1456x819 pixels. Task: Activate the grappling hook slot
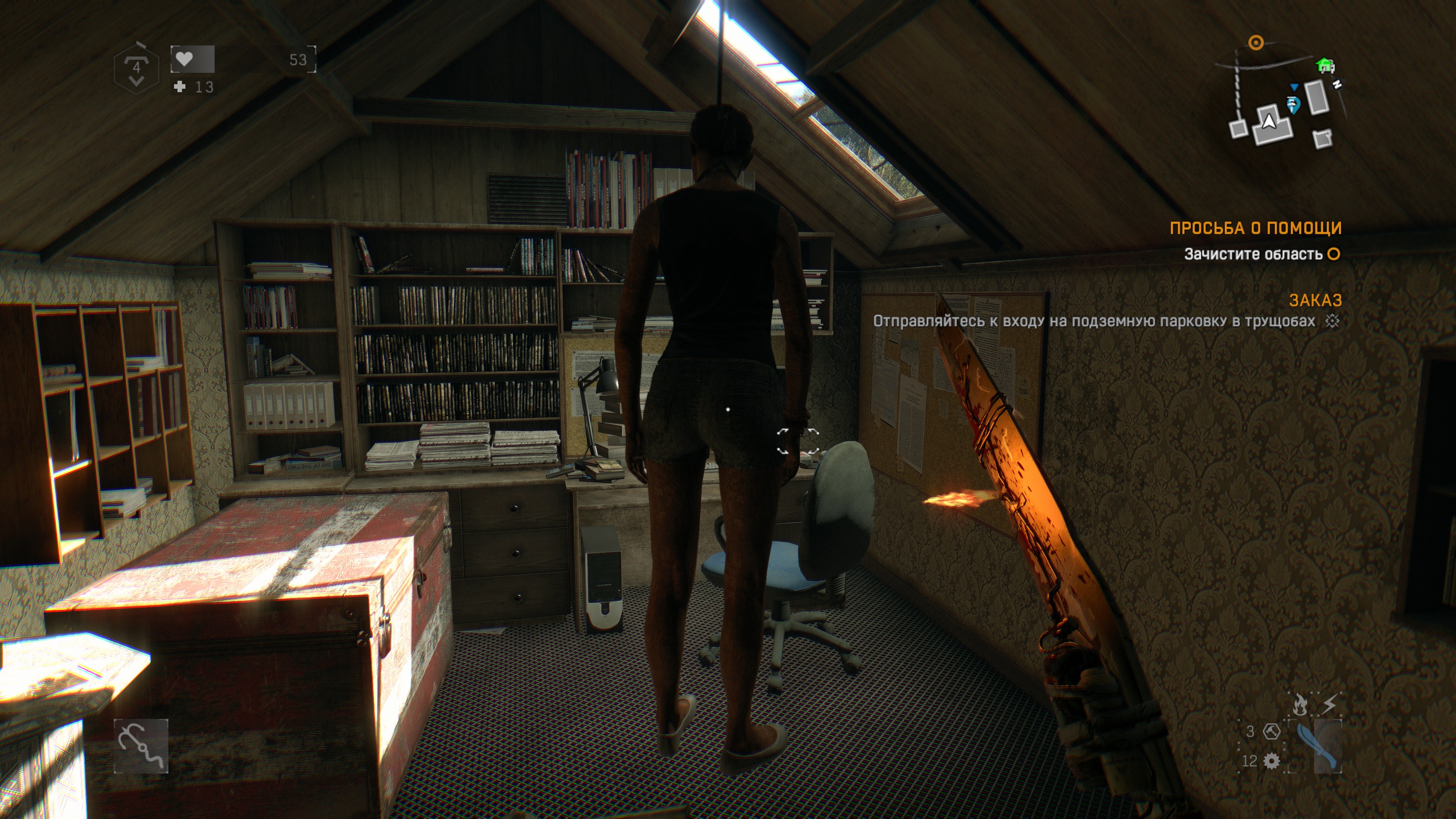(x=141, y=745)
